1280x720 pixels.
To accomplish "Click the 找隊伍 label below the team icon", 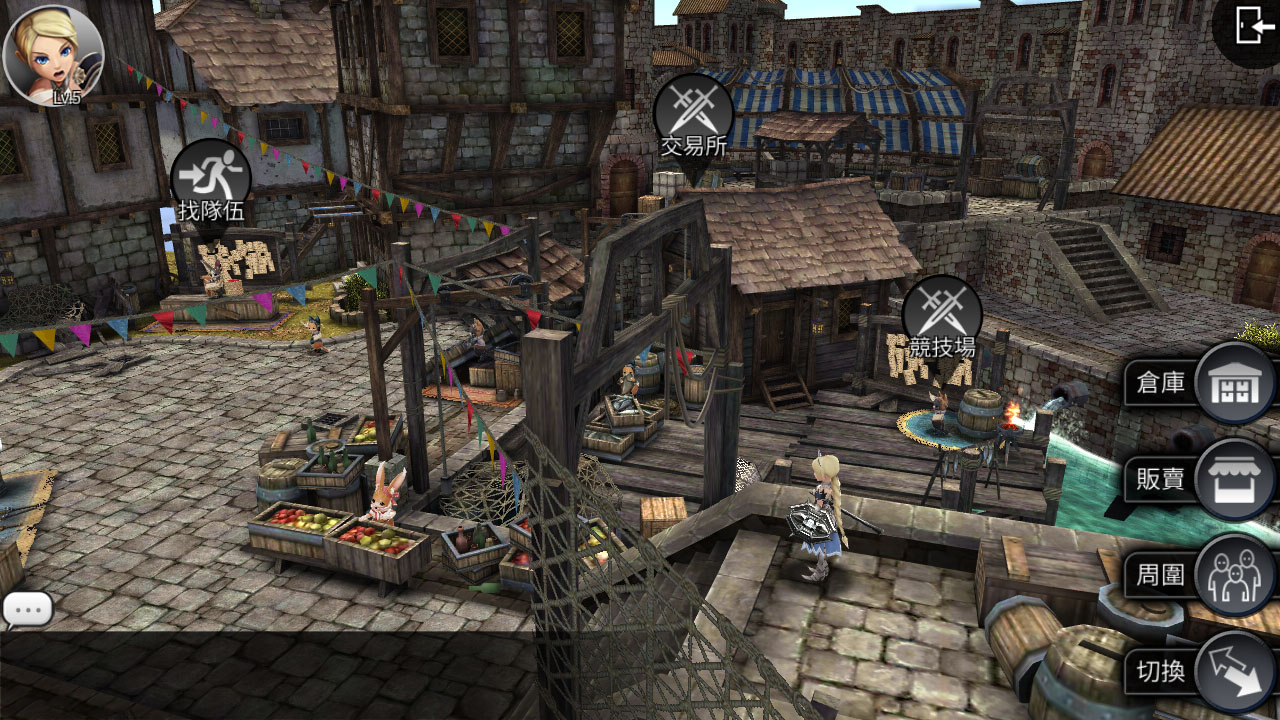I will point(209,212).
